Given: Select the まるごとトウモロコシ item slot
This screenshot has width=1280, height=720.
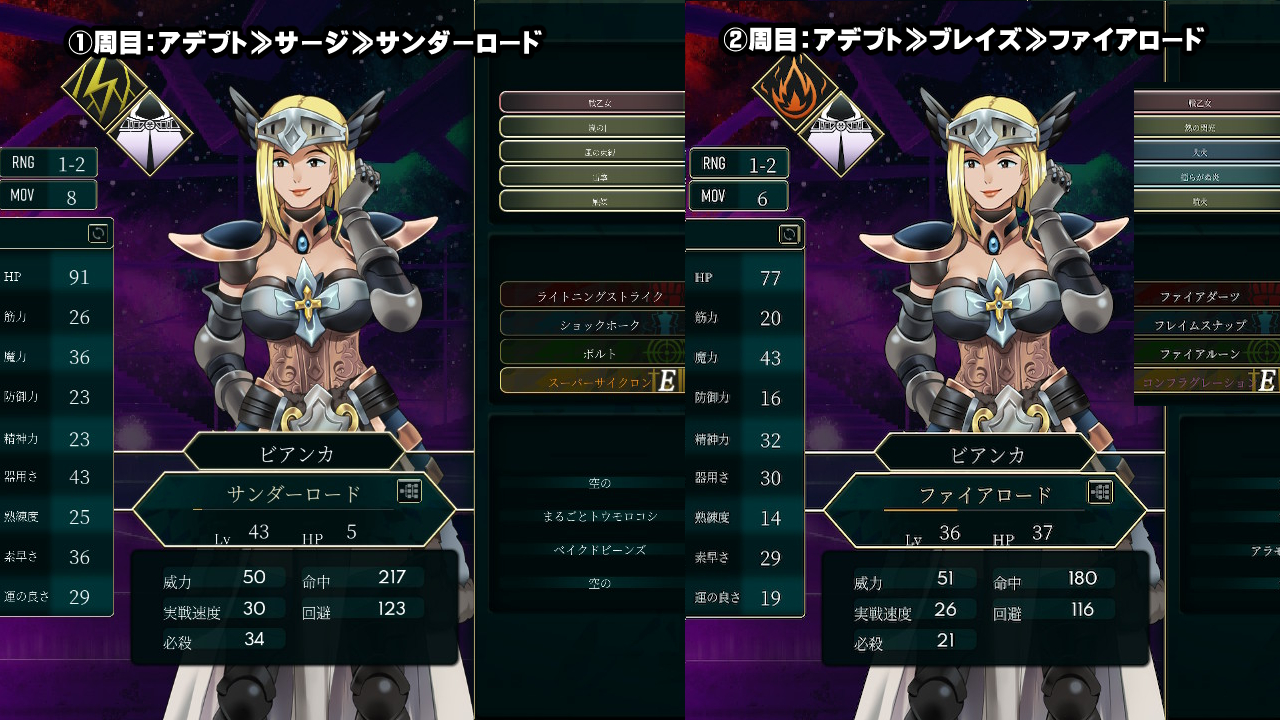Looking at the screenshot, I should click(x=599, y=516).
